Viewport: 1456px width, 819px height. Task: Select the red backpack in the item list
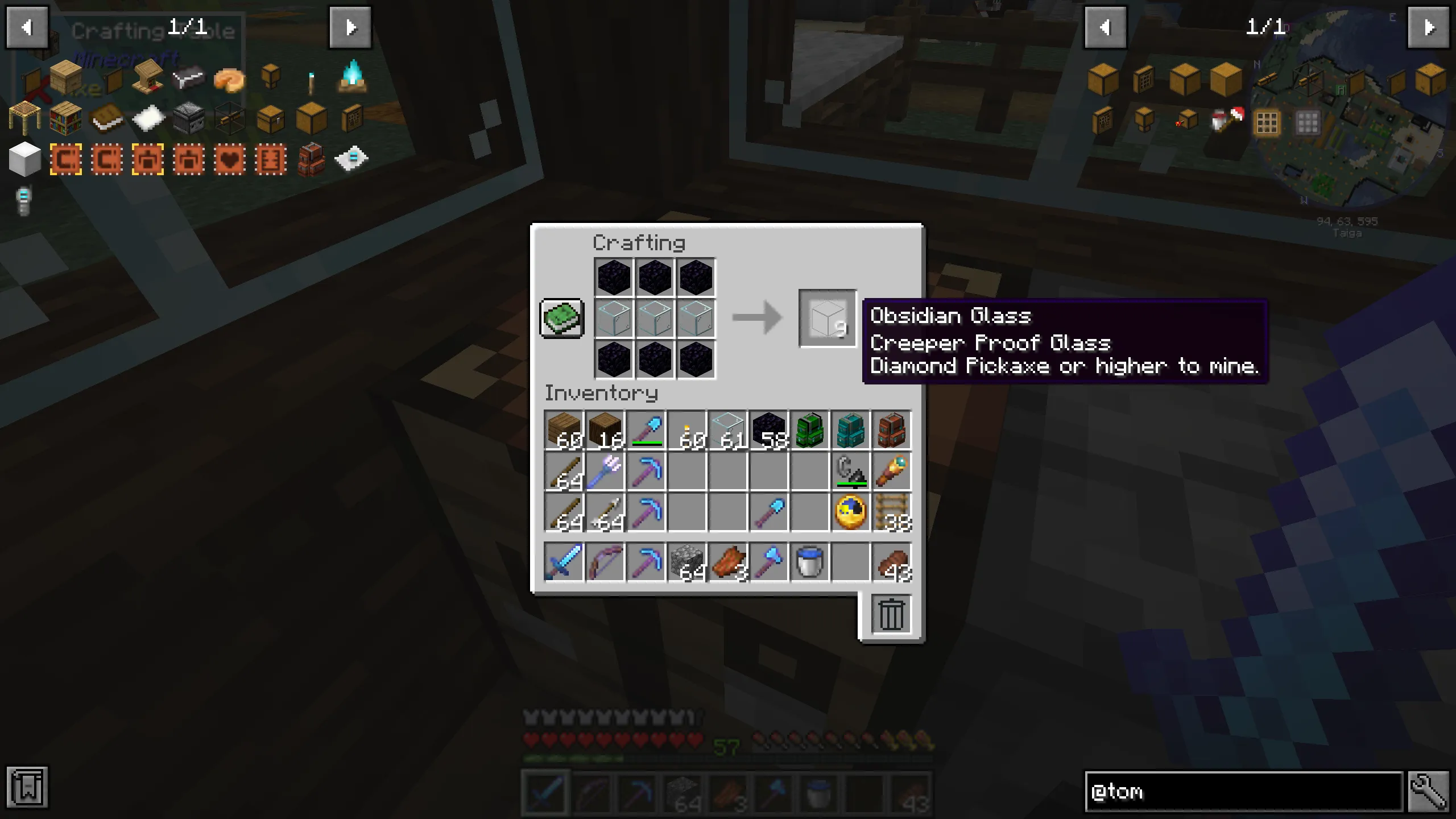pos(312,160)
